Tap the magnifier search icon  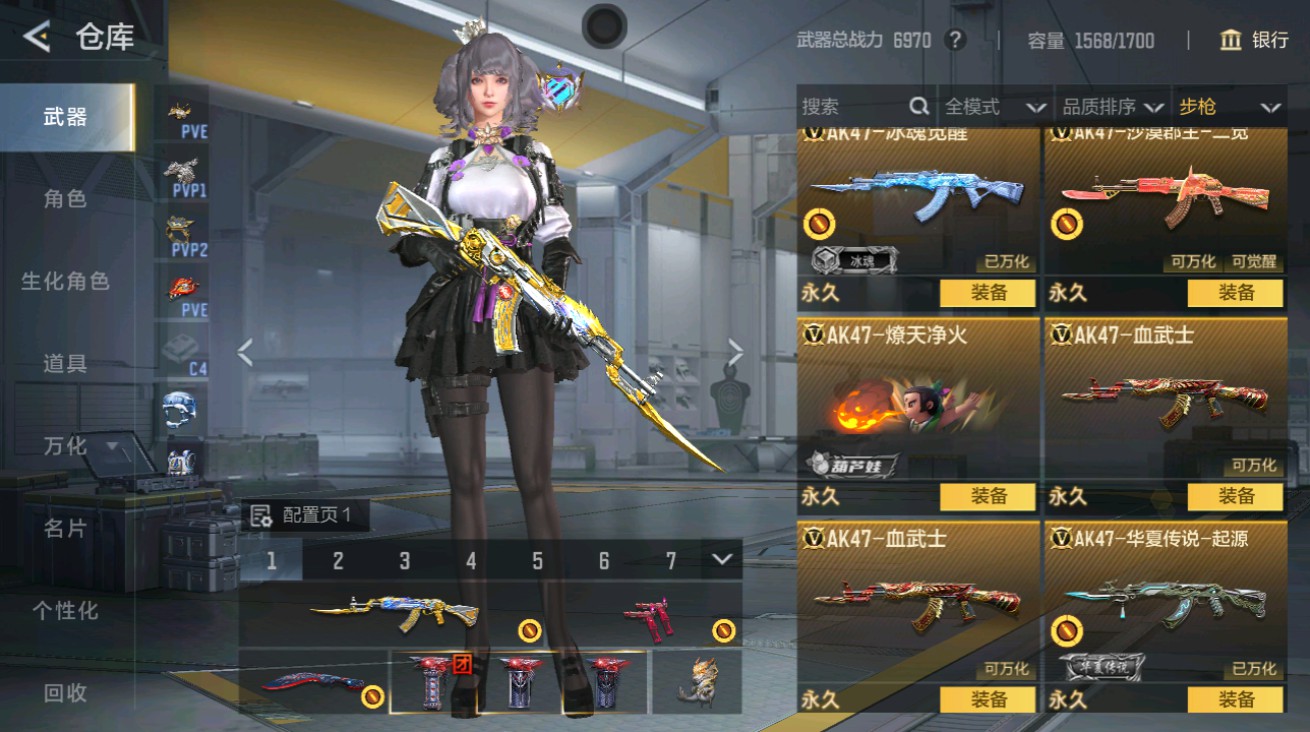pos(917,105)
